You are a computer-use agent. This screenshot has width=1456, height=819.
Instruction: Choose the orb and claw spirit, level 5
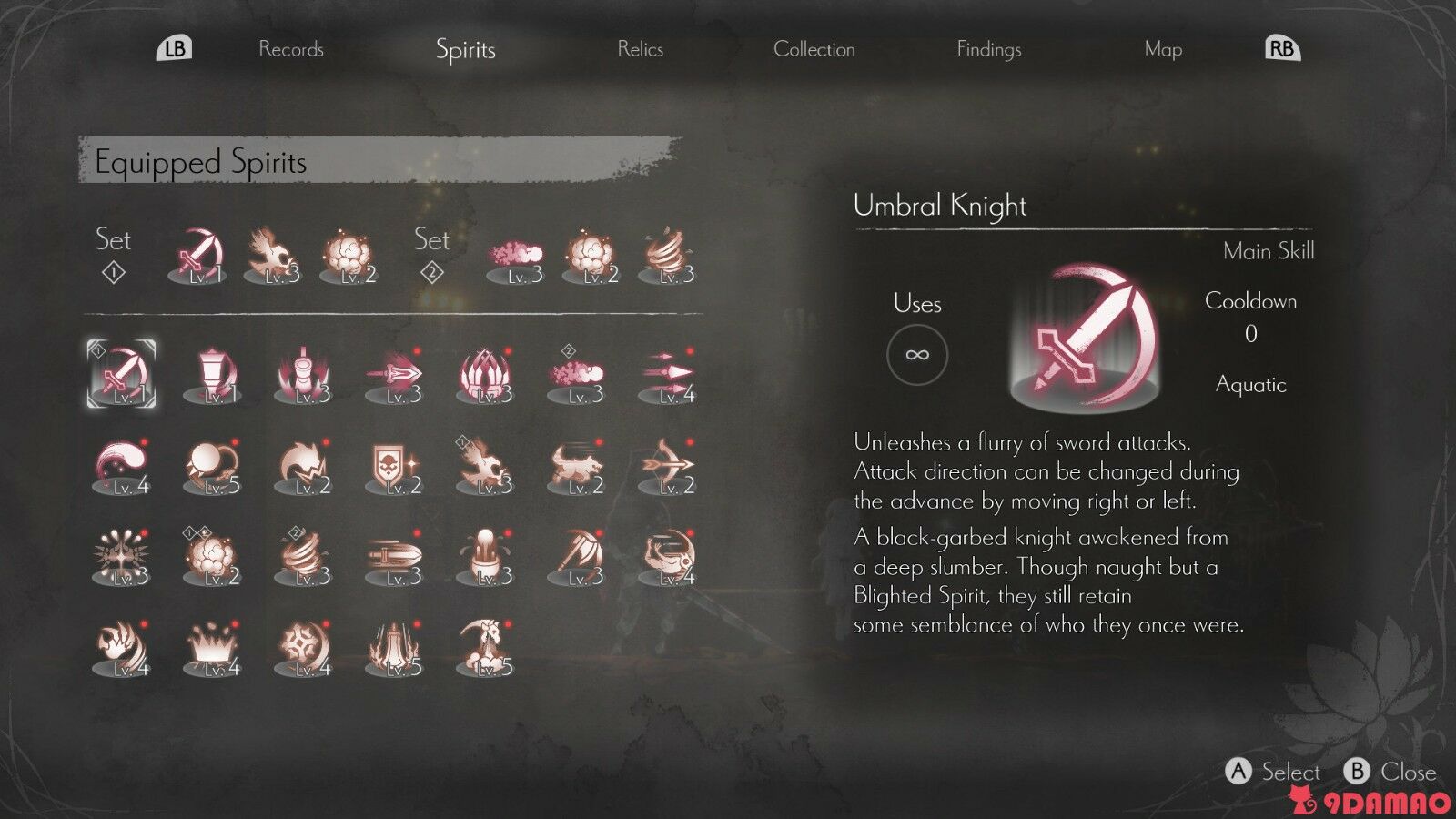(212, 468)
